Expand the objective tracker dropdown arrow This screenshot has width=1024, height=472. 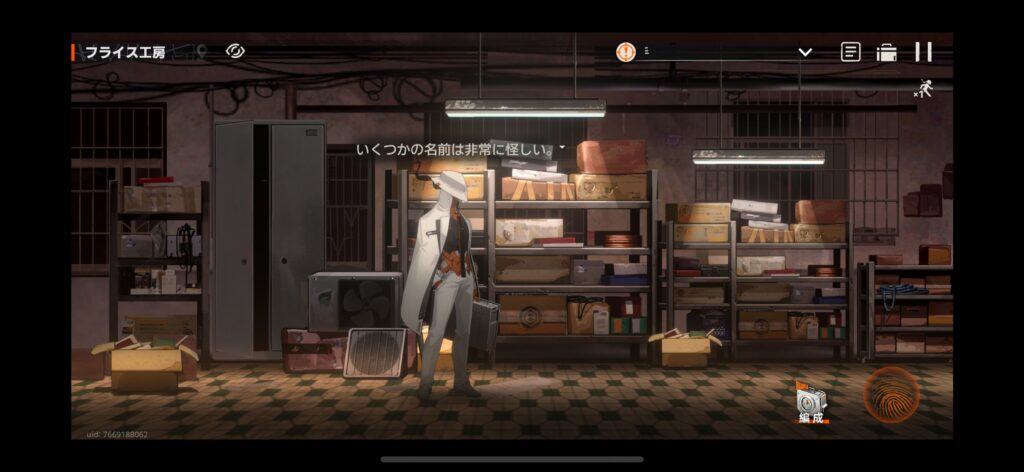tap(805, 52)
